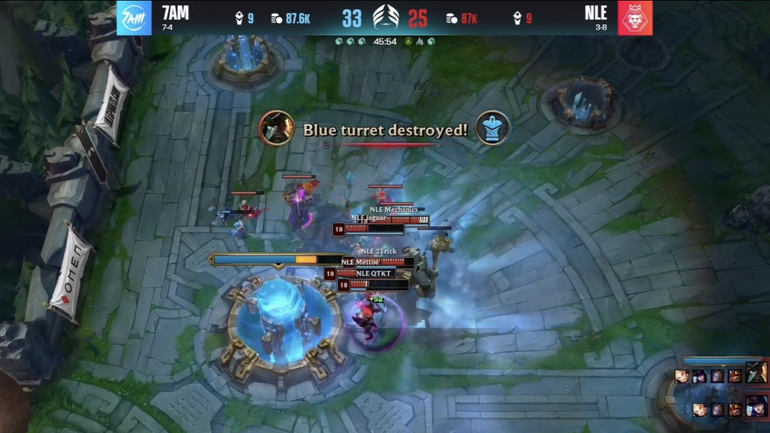This screenshot has width=770, height=433.
Task: Click the turret icon in the destroyed announcement
Action: (x=492, y=128)
